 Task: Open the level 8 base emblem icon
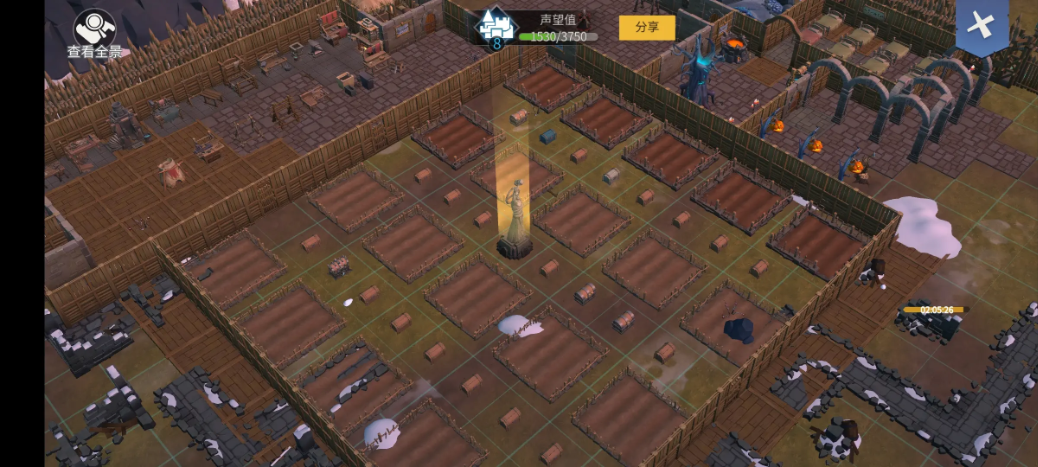click(x=493, y=29)
